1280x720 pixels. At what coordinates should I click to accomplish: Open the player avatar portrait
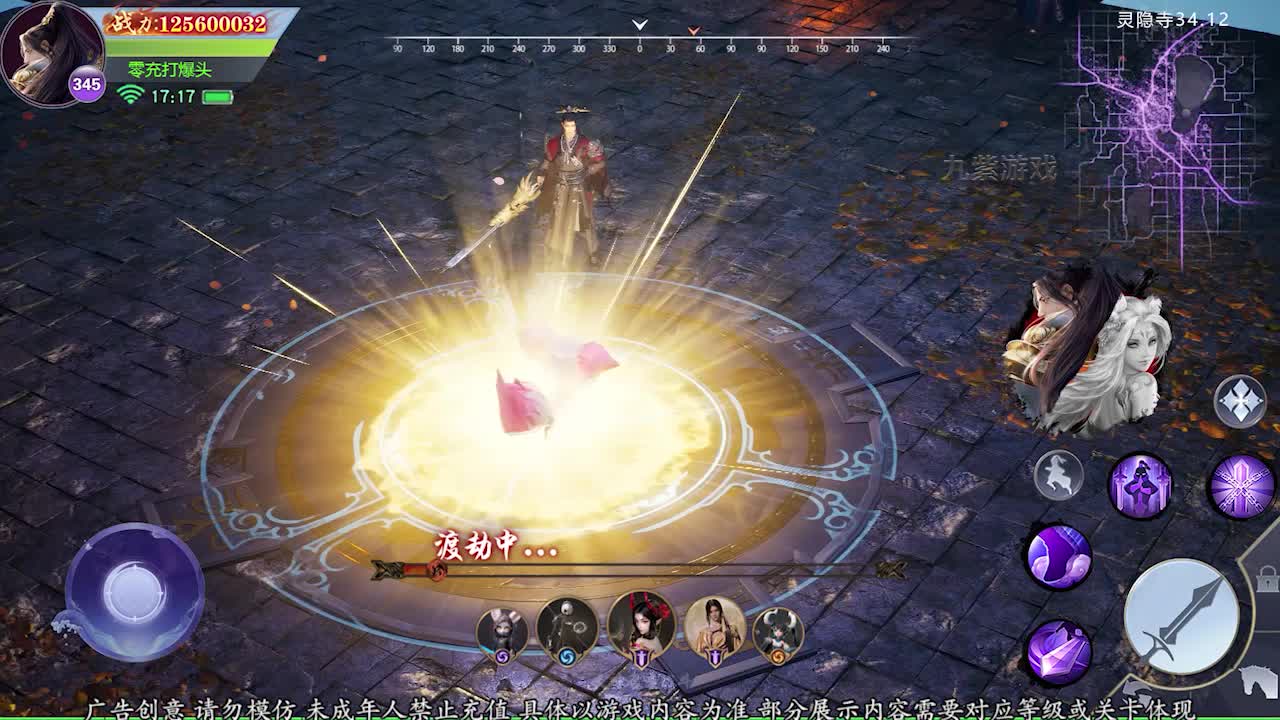point(52,52)
